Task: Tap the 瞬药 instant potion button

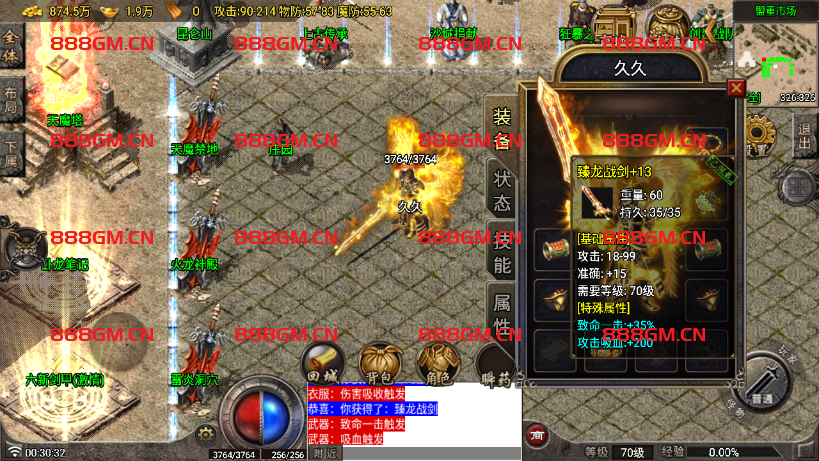Action: (493, 364)
